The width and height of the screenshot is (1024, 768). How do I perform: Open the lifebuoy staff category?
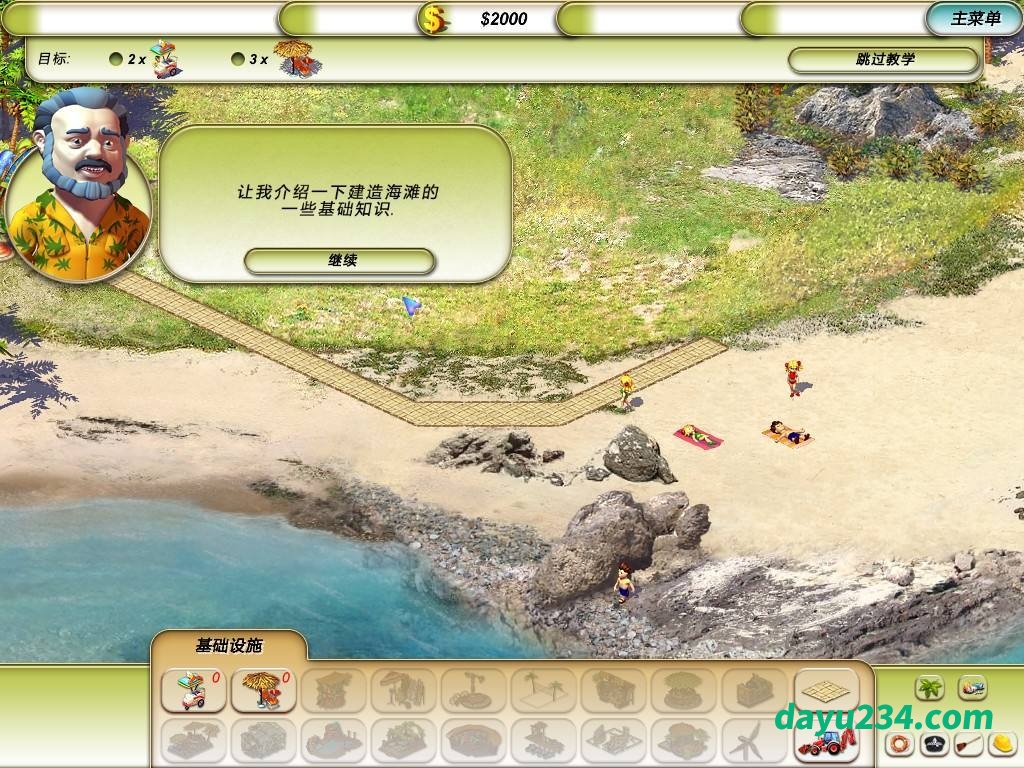[899, 743]
